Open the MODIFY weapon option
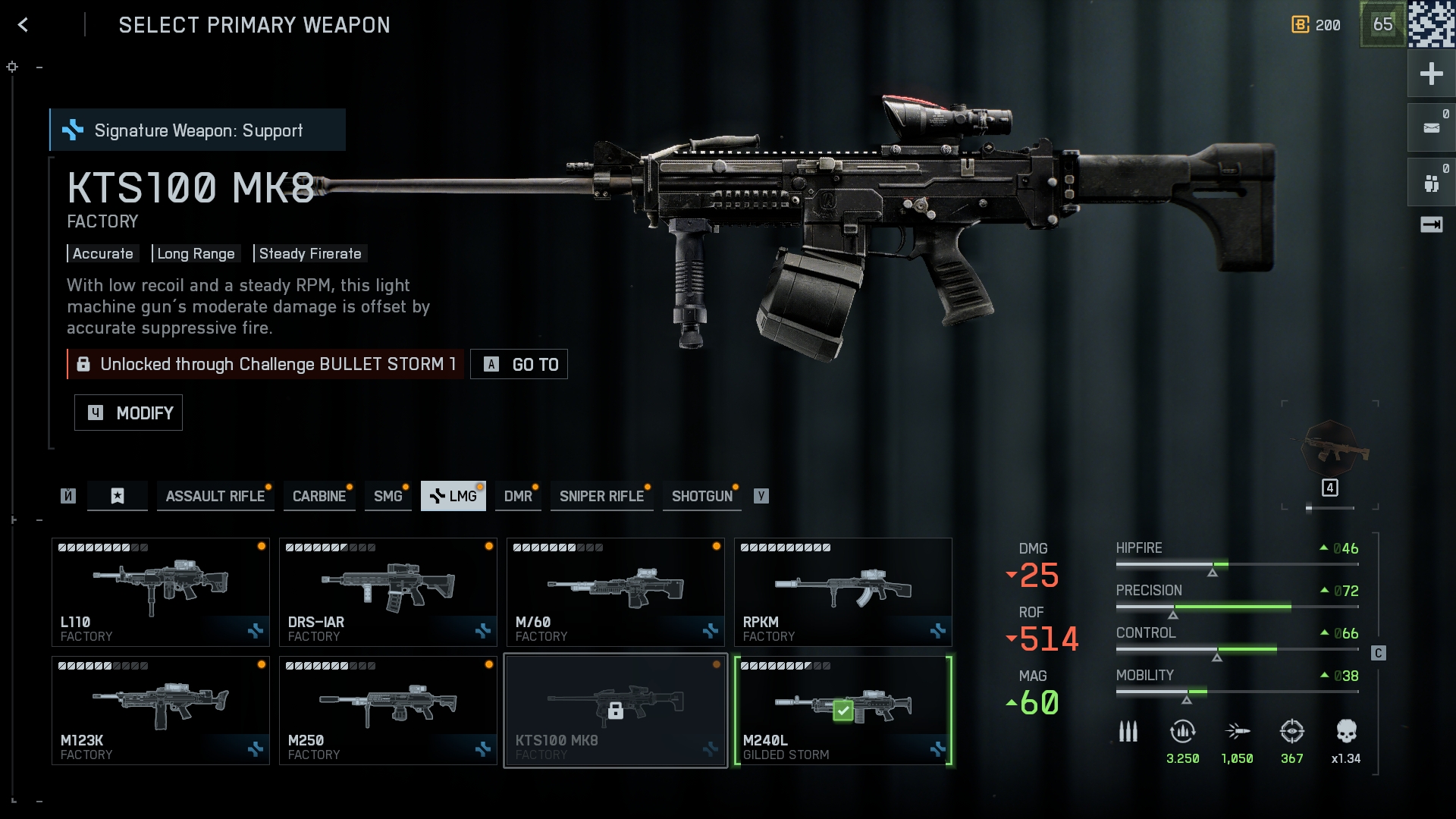The image size is (1456, 819). point(128,413)
